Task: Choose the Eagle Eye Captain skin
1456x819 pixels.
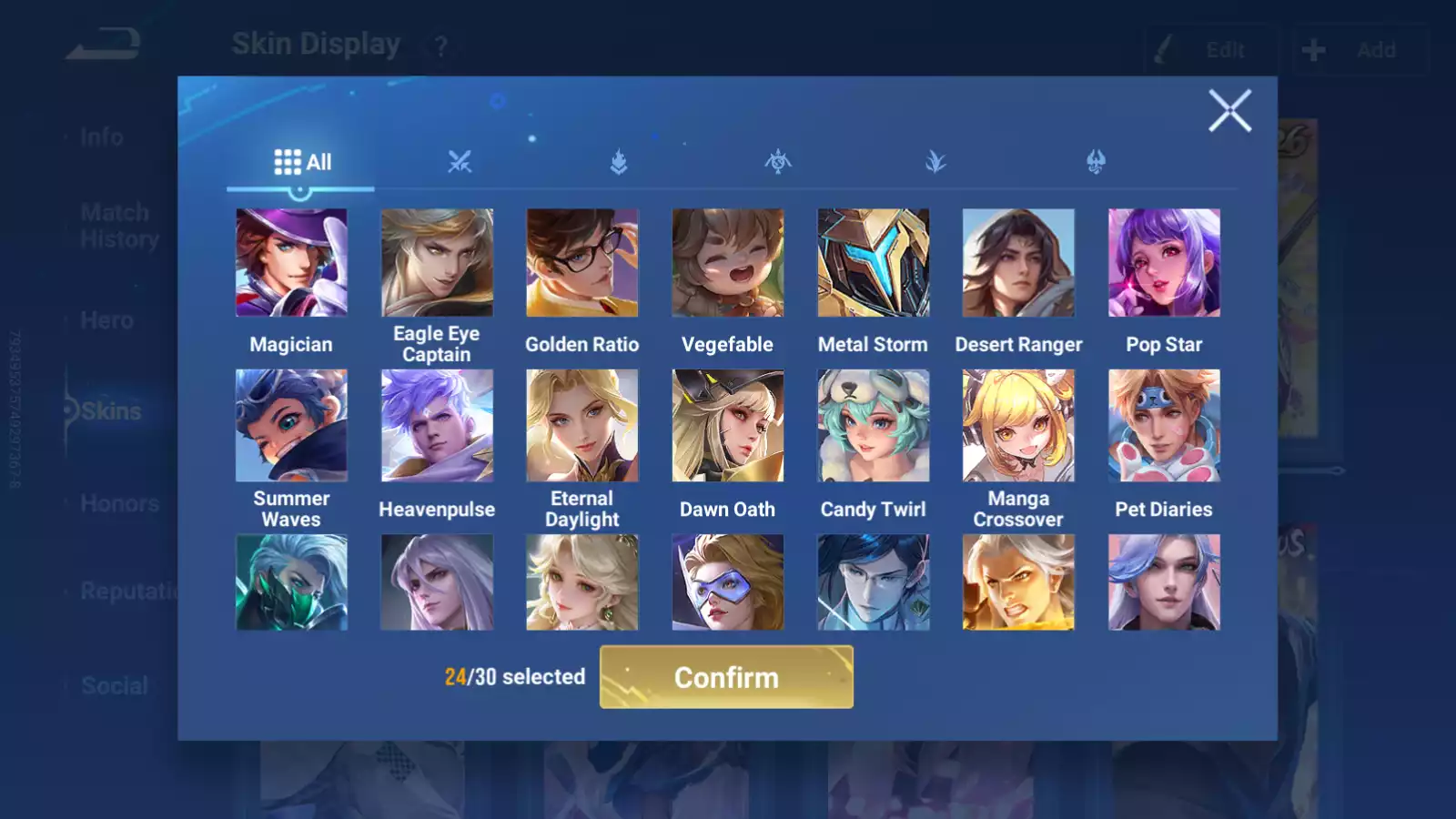Action: click(x=437, y=263)
